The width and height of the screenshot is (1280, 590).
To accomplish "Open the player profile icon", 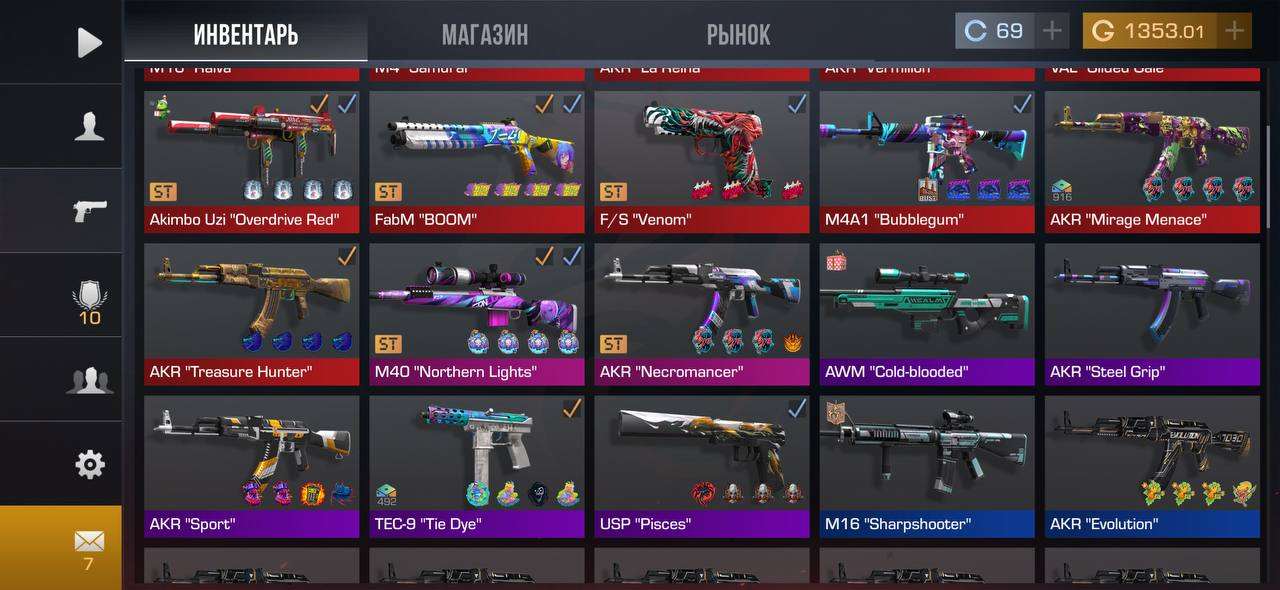I will tap(89, 126).
